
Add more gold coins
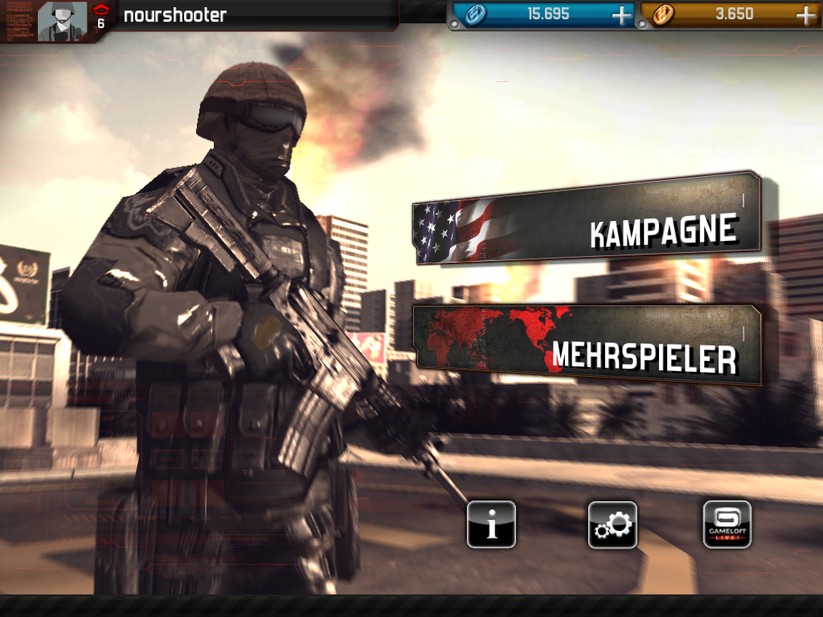(x=805, y=15)
